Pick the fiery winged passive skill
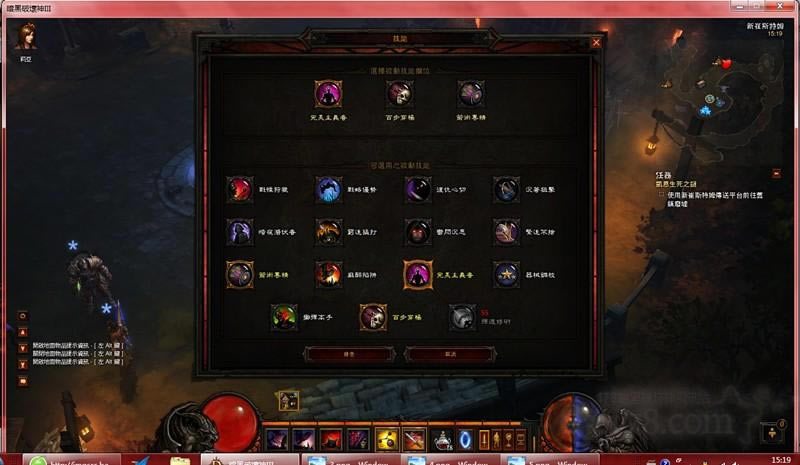The image size is (800, 465). 329,232
